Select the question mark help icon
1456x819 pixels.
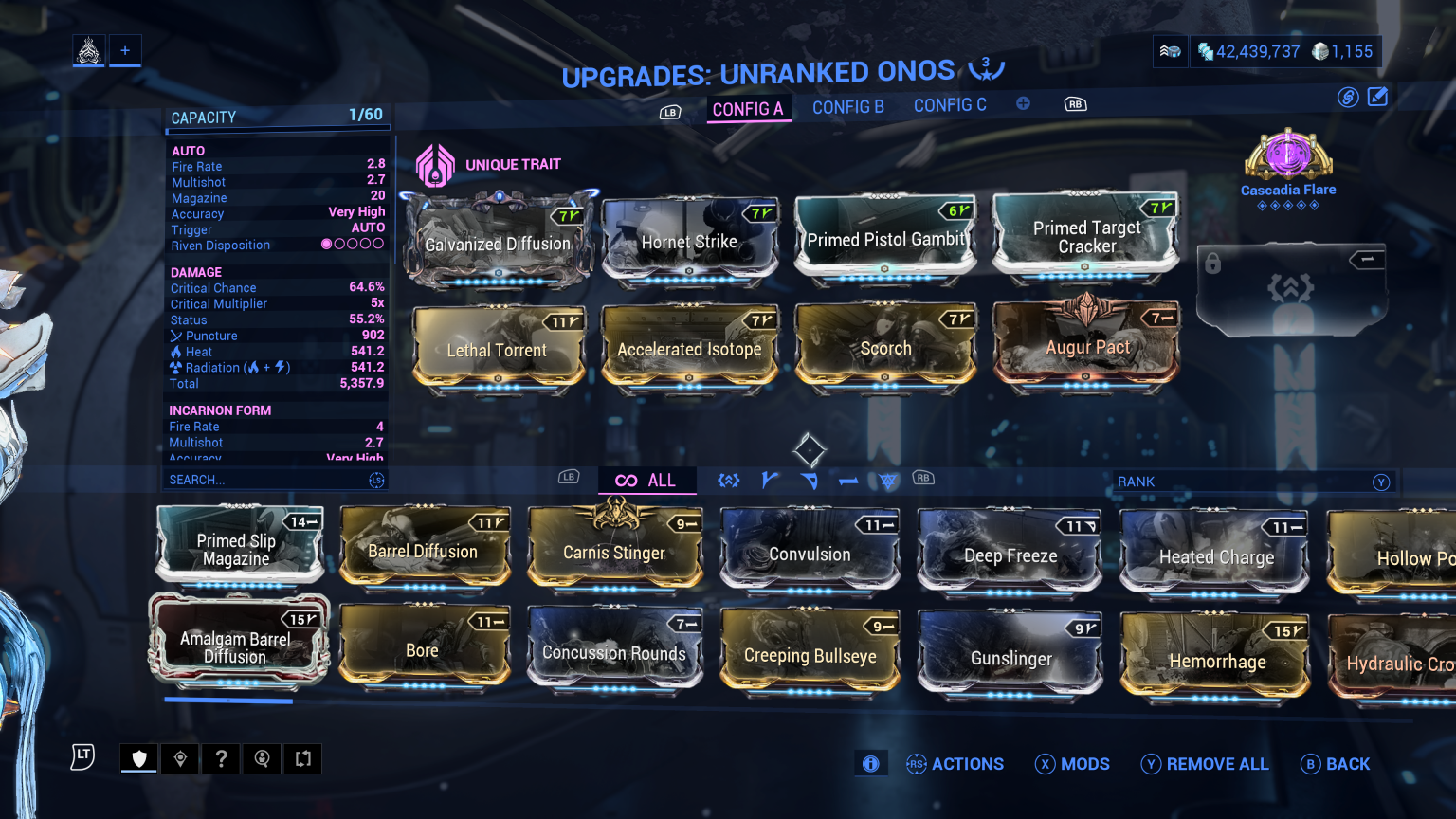point(221,758)
